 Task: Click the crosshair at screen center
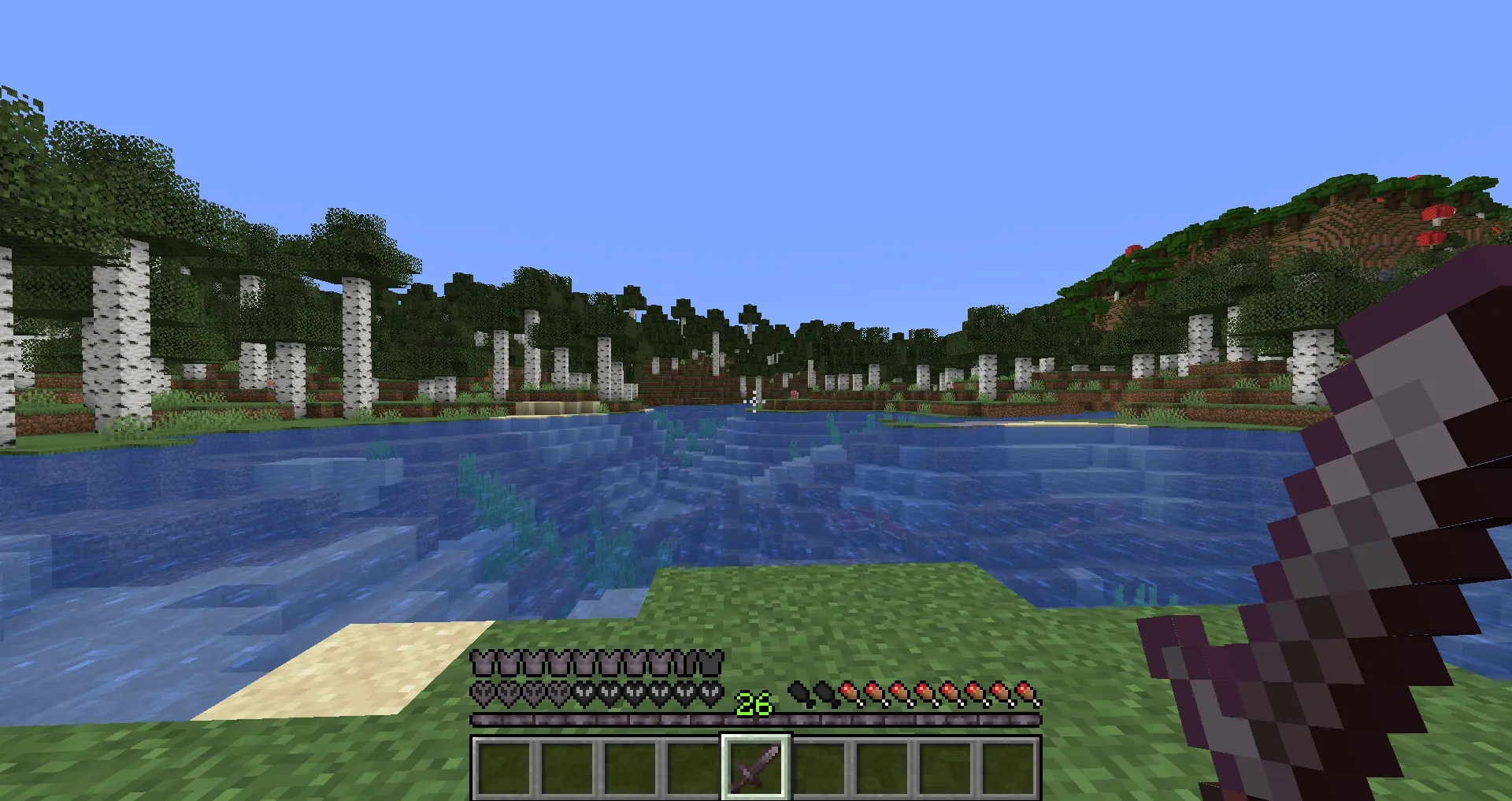[x=756, y=400]
